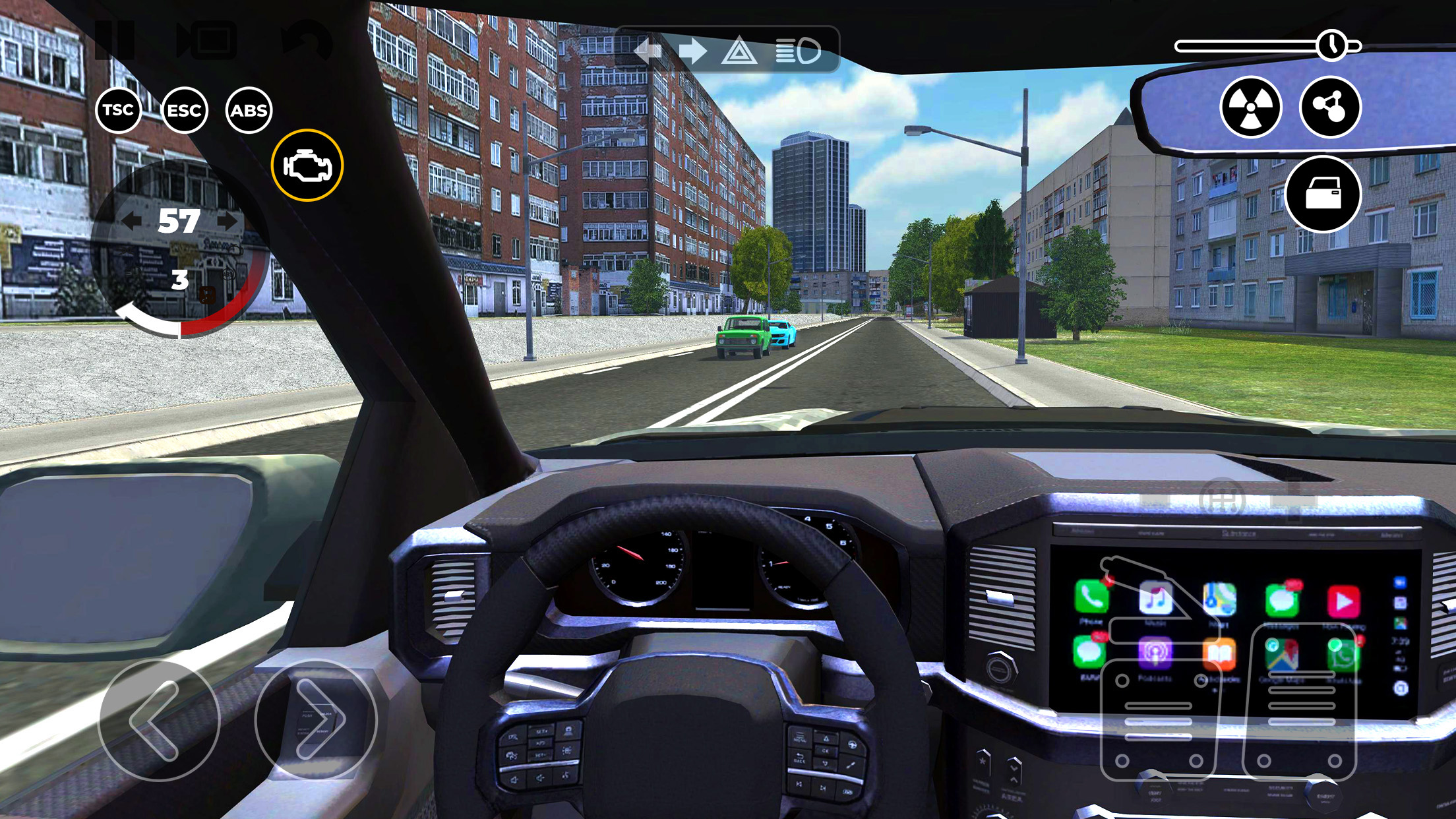Enable the ABS system
The height and width of the screenshot is (819, 1456).
(x=252, y=110)
